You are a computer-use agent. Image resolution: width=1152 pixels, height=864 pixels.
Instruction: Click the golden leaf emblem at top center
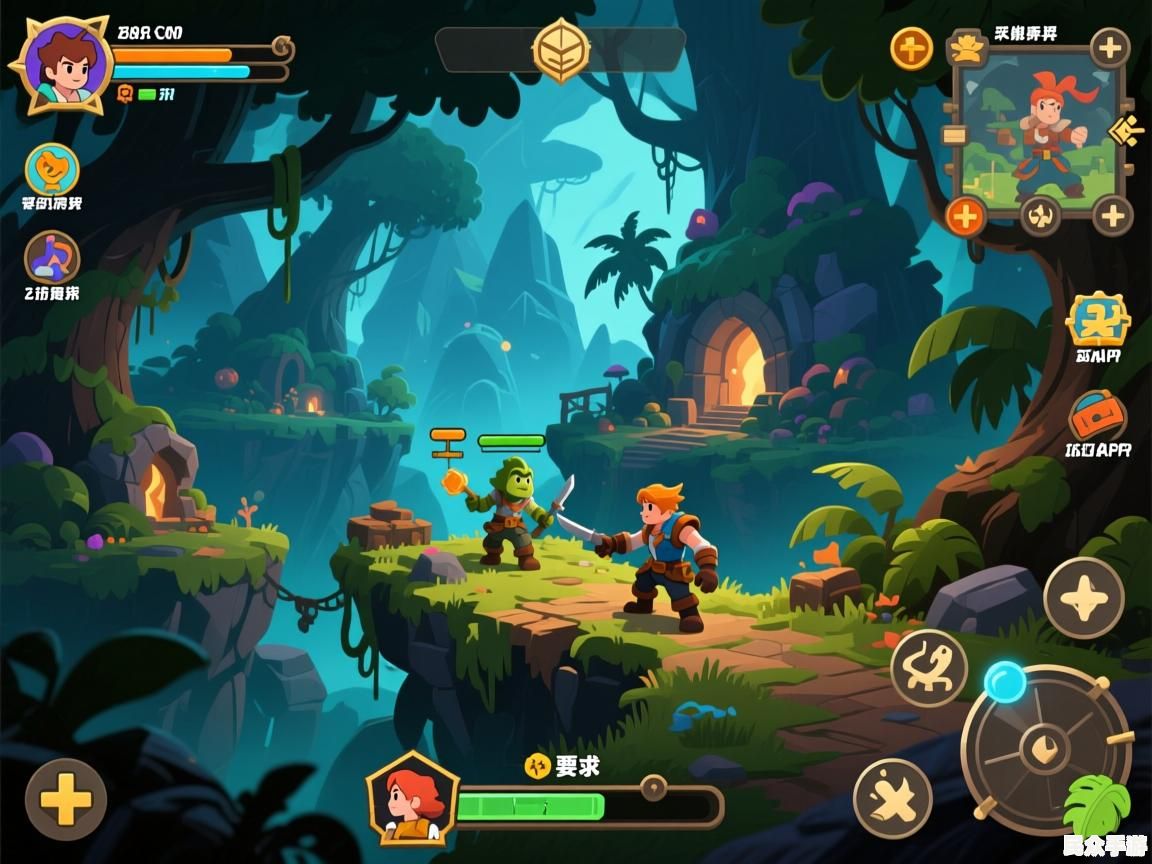point(560,49)
